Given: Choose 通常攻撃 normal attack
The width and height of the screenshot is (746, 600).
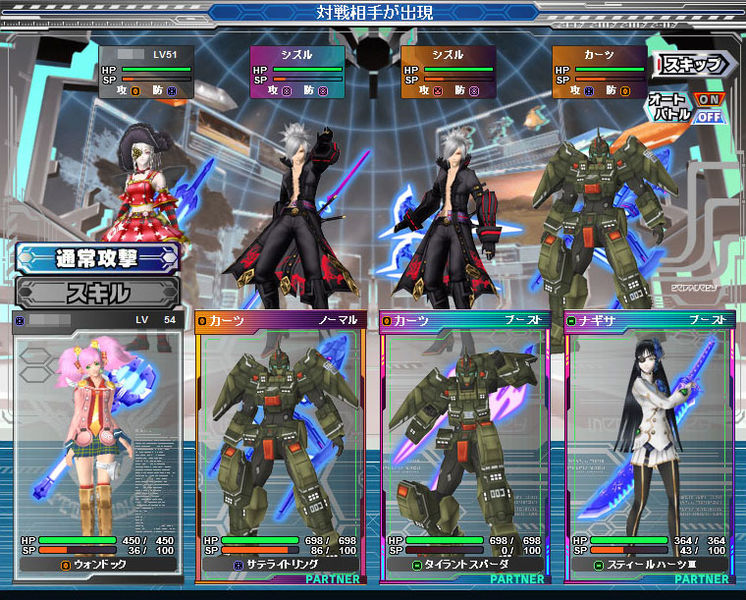Looking at the screenshot, I should coord(97,258).
